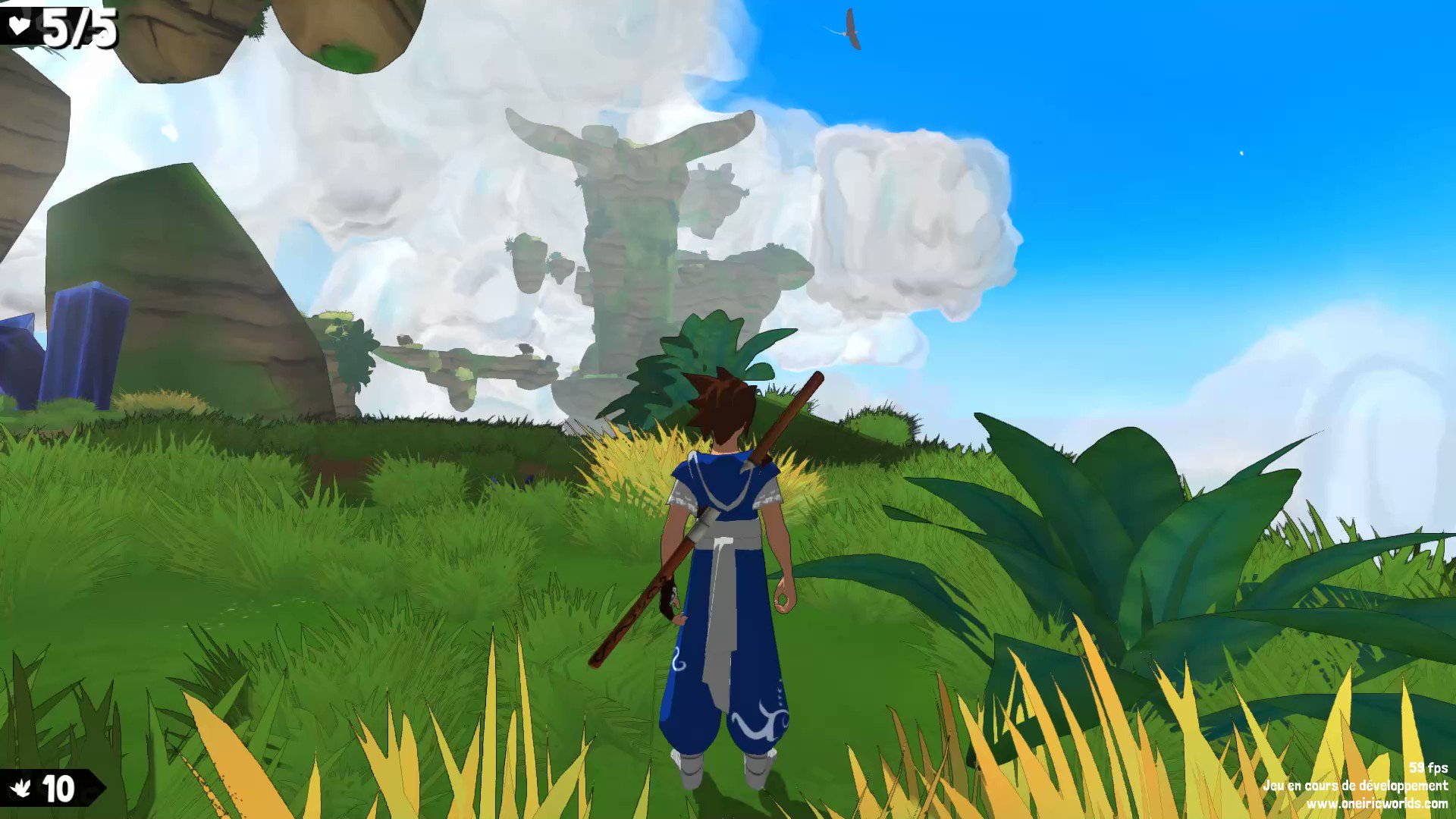This screenshot has height=819, width=1456.
Task: Click the heart icon in the health counter
Action: tap(20, 25)
